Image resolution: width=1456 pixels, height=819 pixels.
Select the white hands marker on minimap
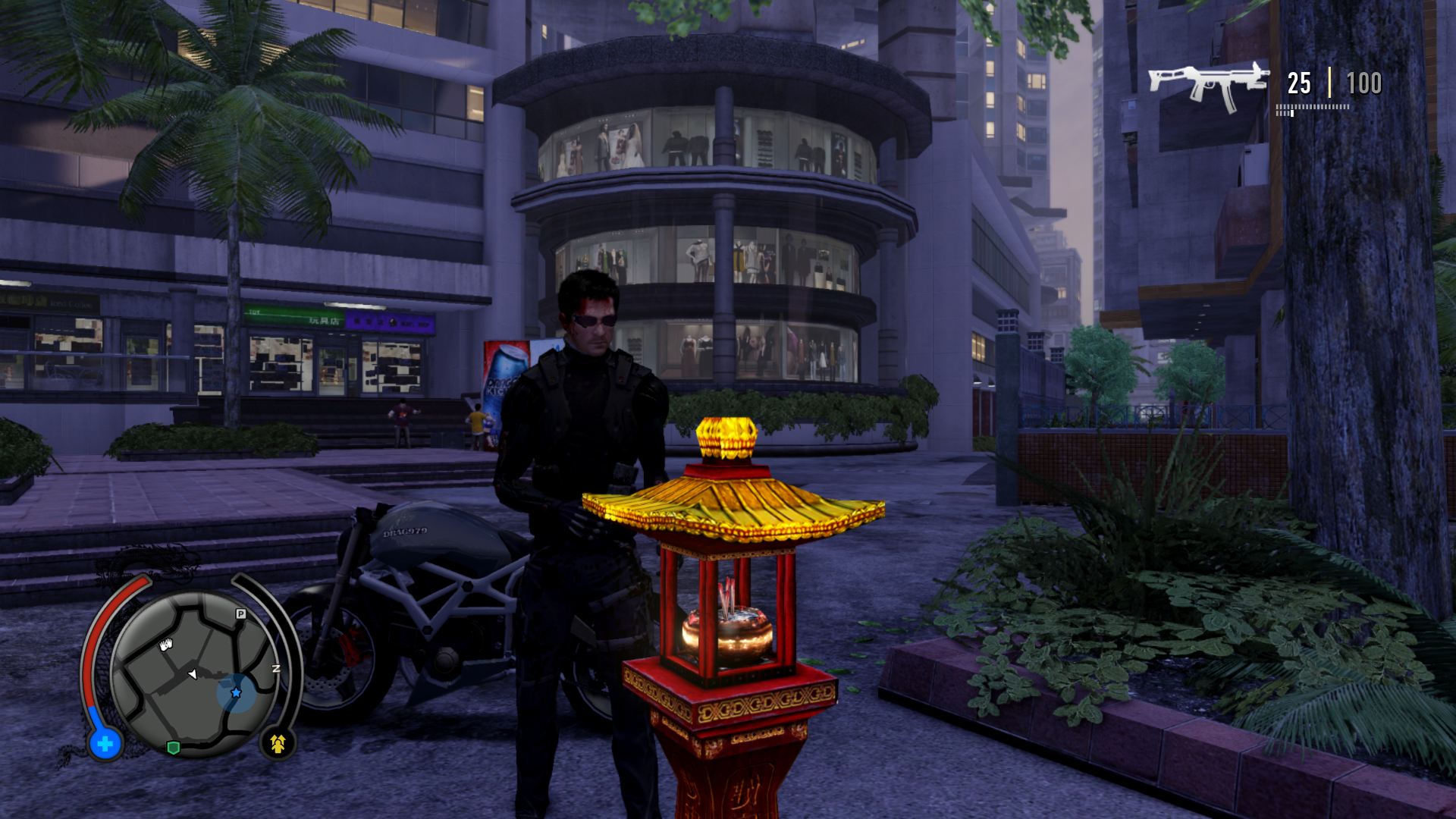click(166, 645)
